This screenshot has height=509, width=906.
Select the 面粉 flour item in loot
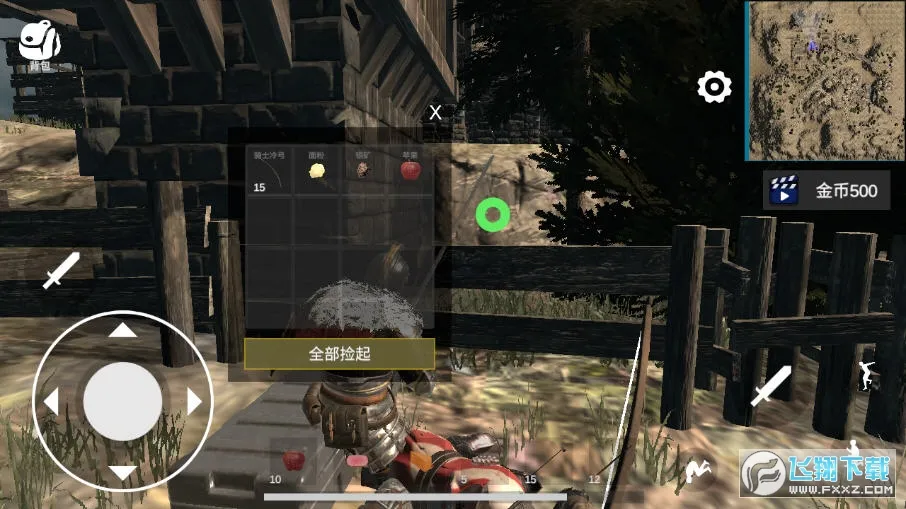pos(317,172)
